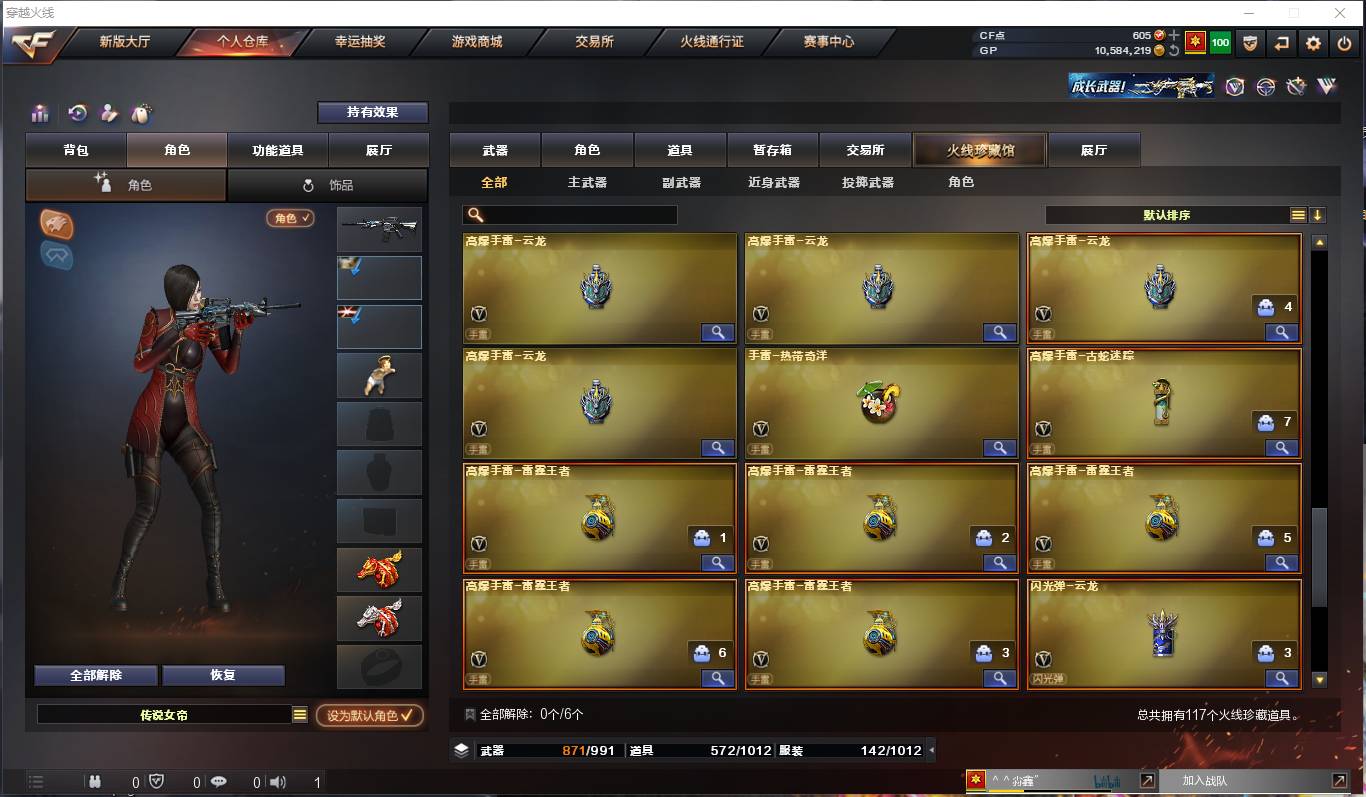Toggle 设为默认角色 default character checkbox
This screenshot has width=1366, height=797.
(x=370, y=716)
